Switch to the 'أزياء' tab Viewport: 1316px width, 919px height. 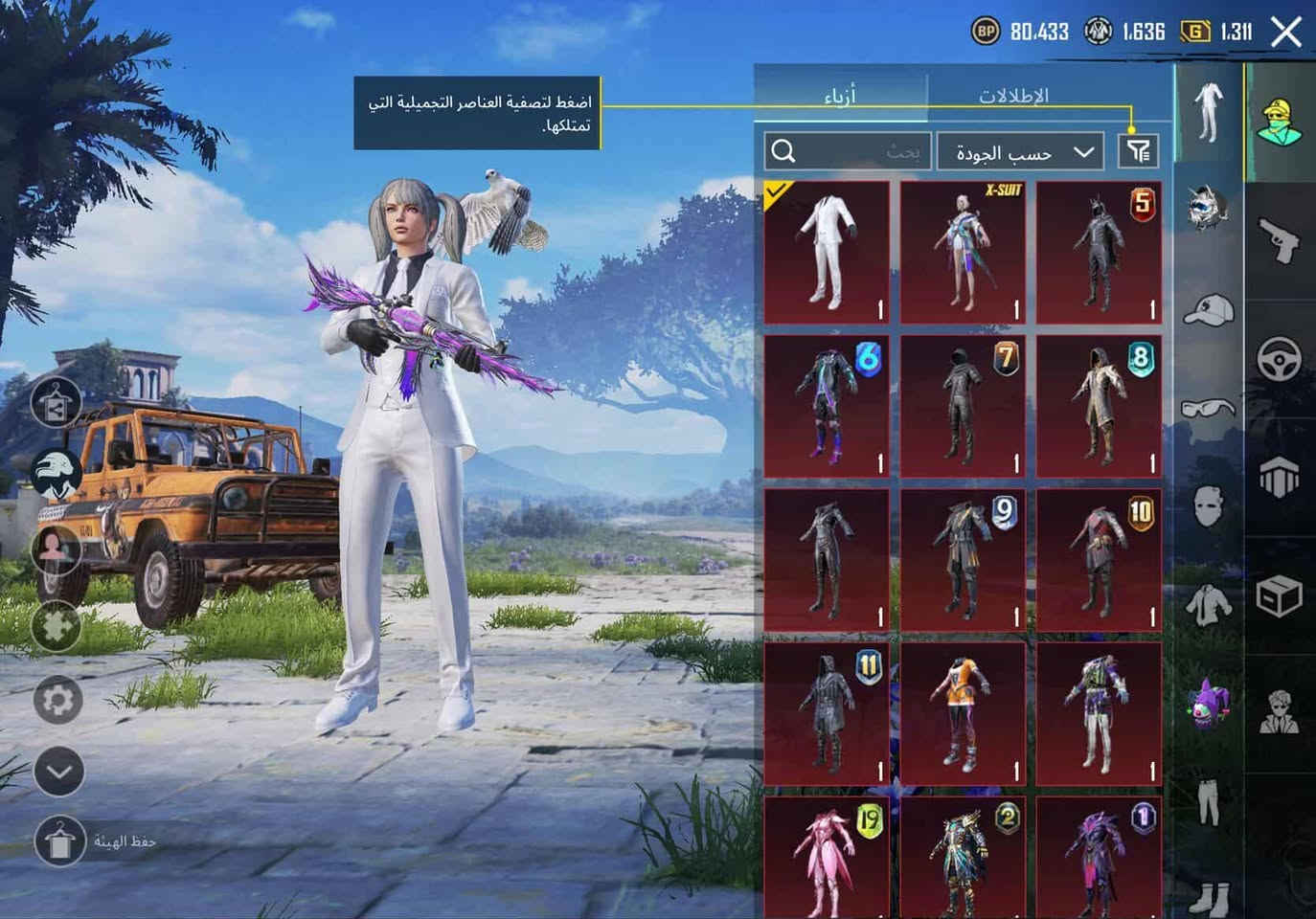(x=843, y=94)
